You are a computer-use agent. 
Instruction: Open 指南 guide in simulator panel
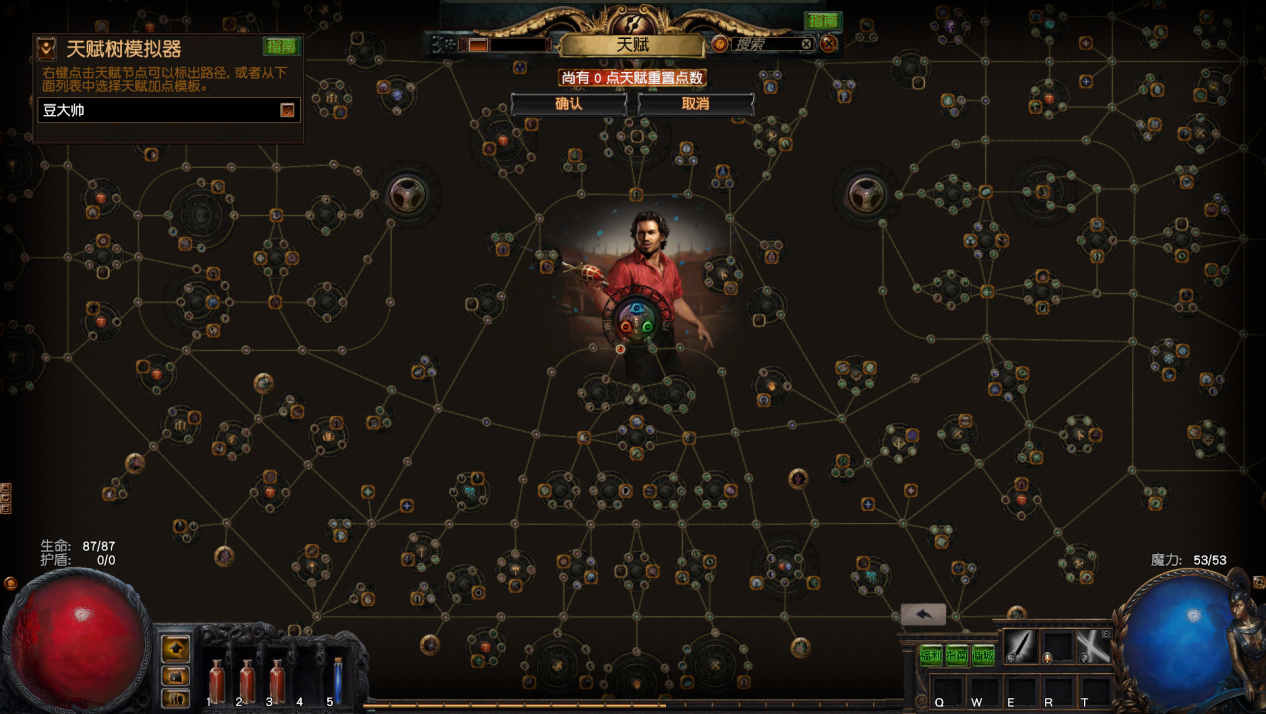[x=281, y=46]
